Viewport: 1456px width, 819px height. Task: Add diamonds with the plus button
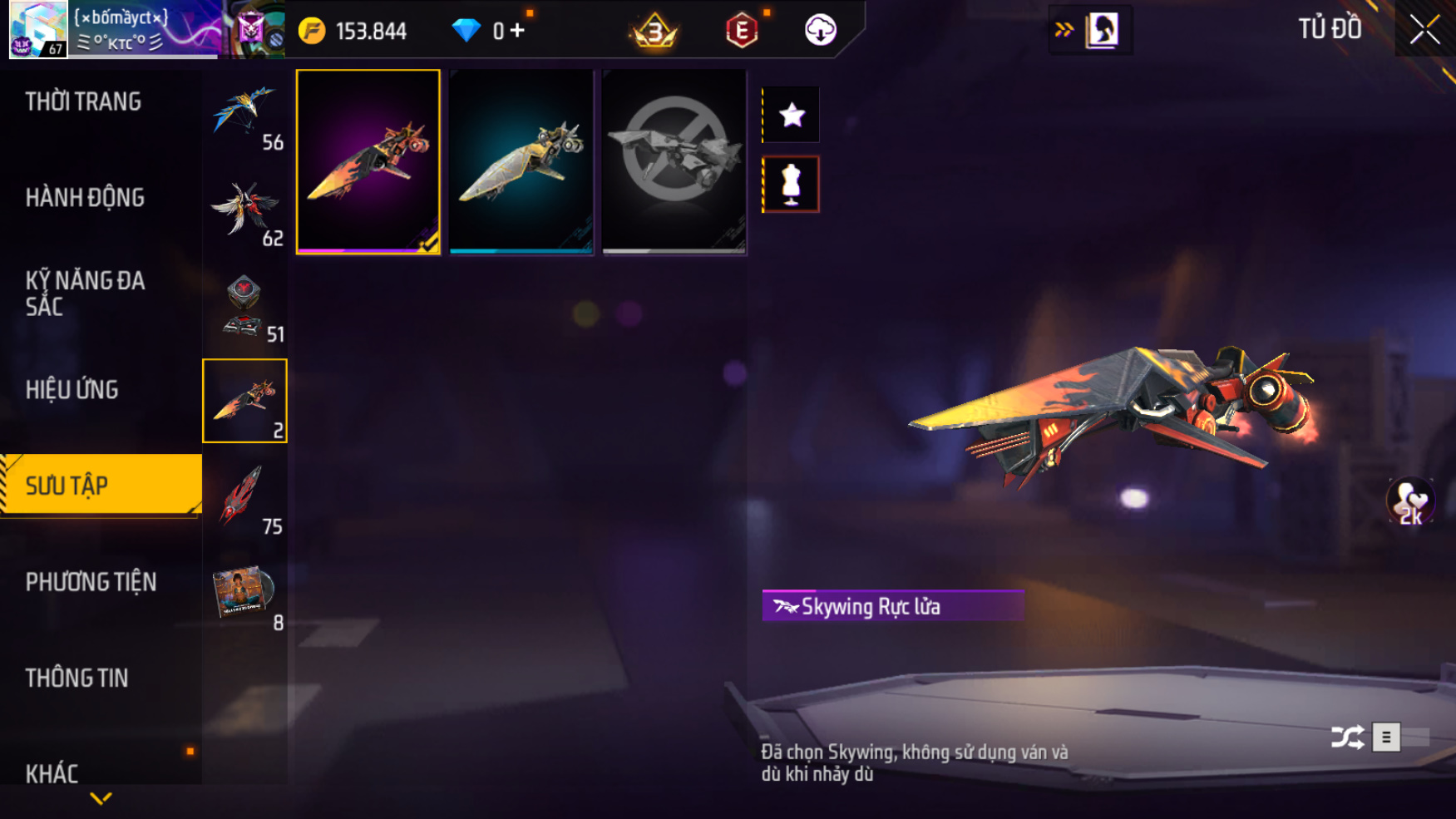point(518,31)
